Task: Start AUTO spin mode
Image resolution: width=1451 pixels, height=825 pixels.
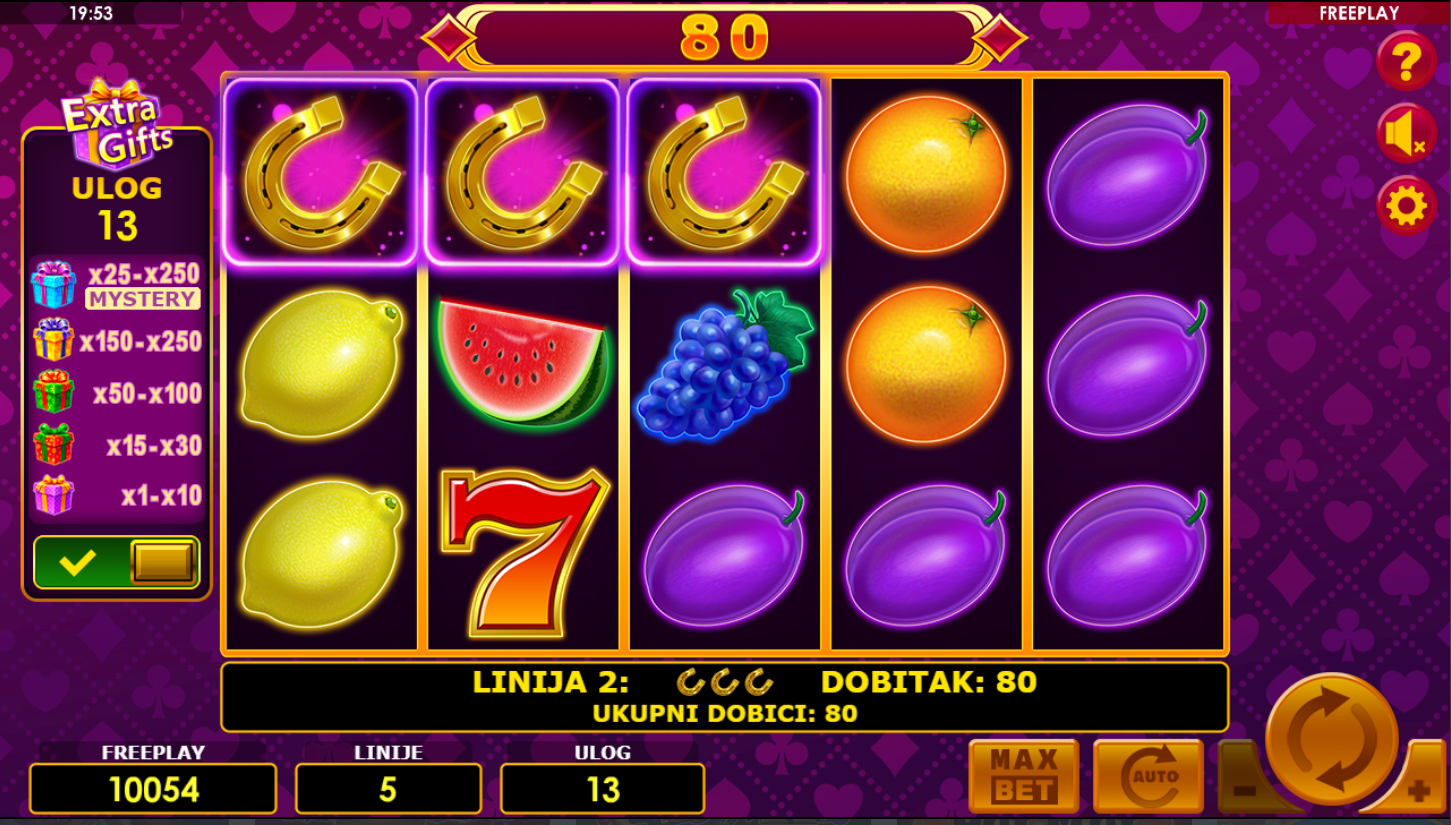Action: click(x=1147, y=776)
